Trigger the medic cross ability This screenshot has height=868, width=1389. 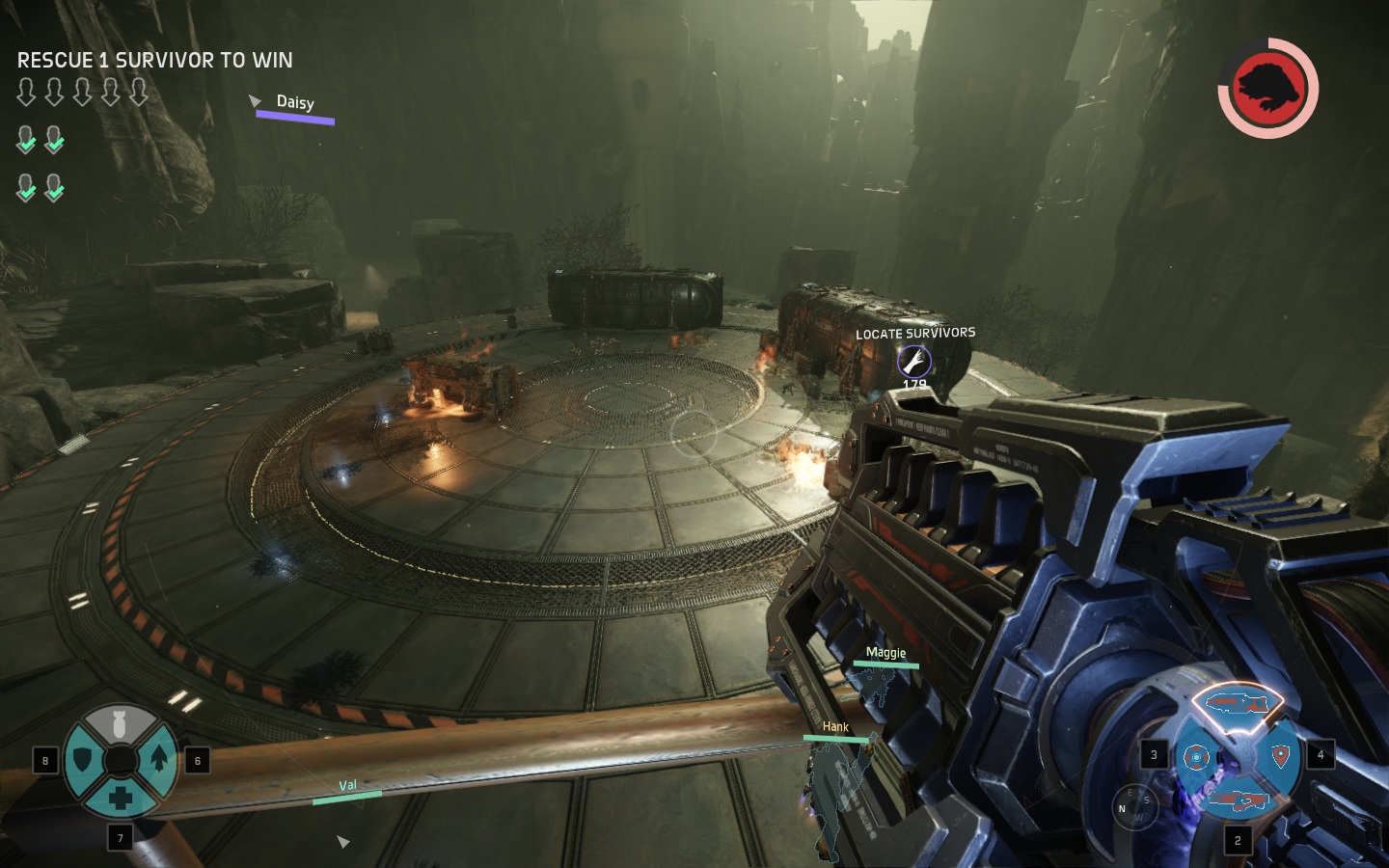[x=121, y=799]
